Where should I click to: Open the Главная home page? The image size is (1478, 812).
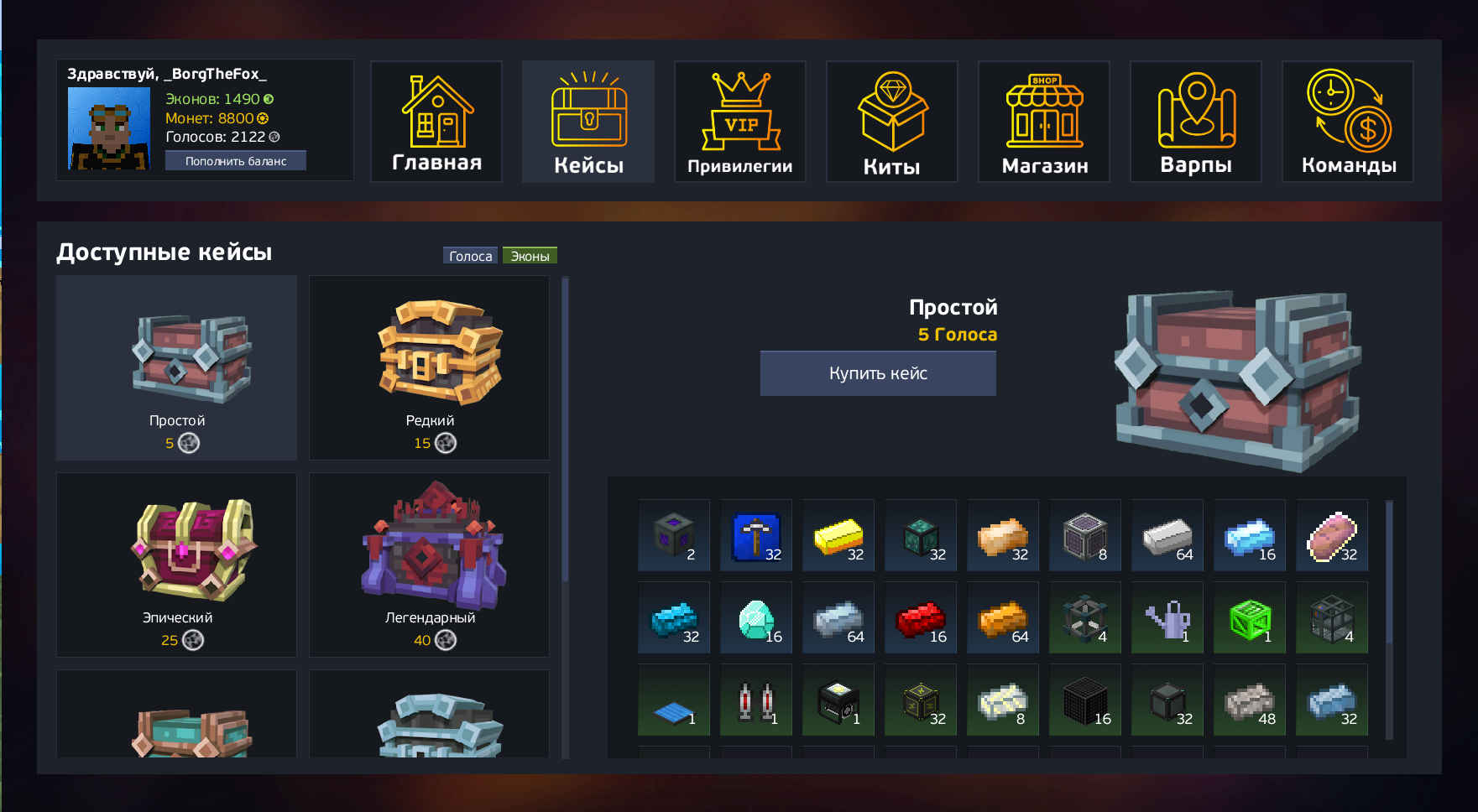click(436, 122)
